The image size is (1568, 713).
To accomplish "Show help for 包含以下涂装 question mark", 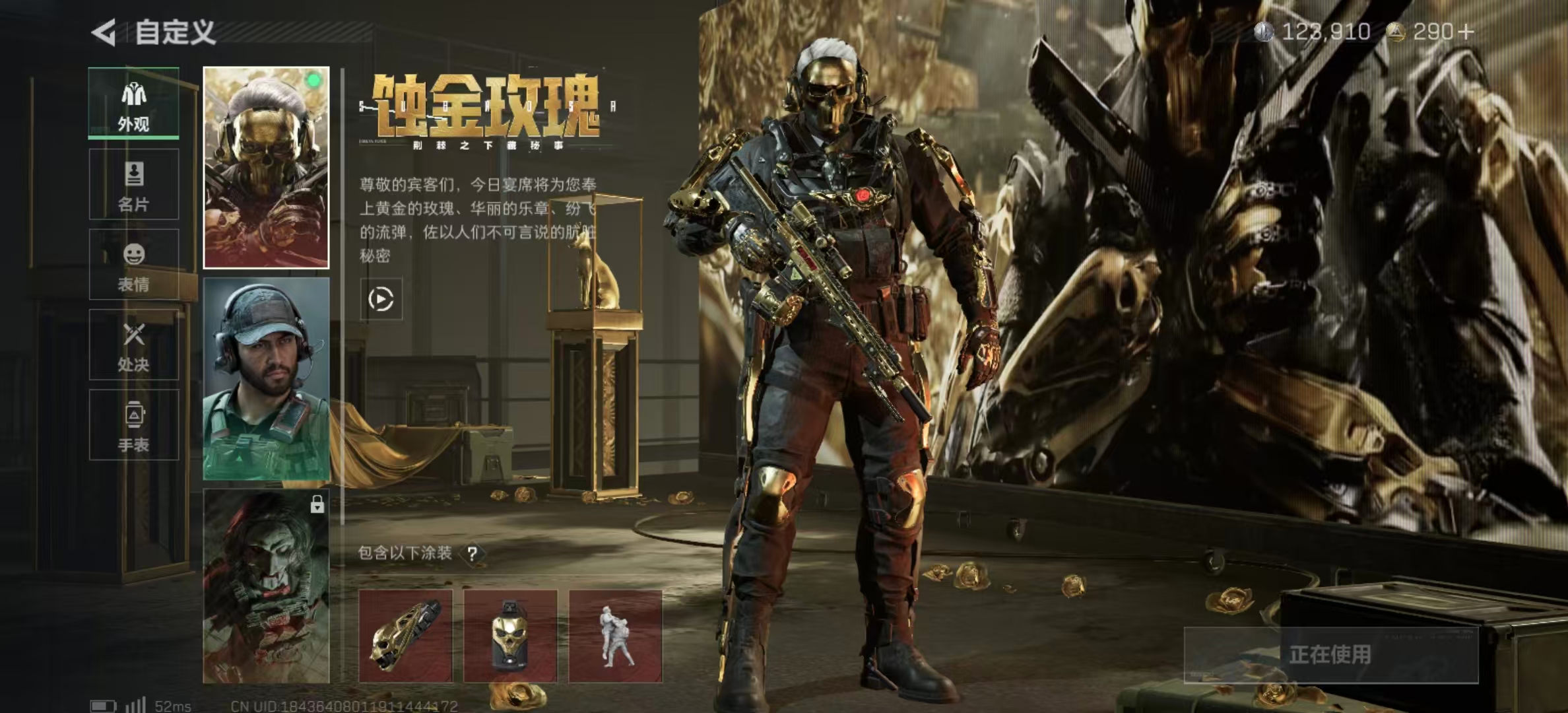I will pos(473,554).
